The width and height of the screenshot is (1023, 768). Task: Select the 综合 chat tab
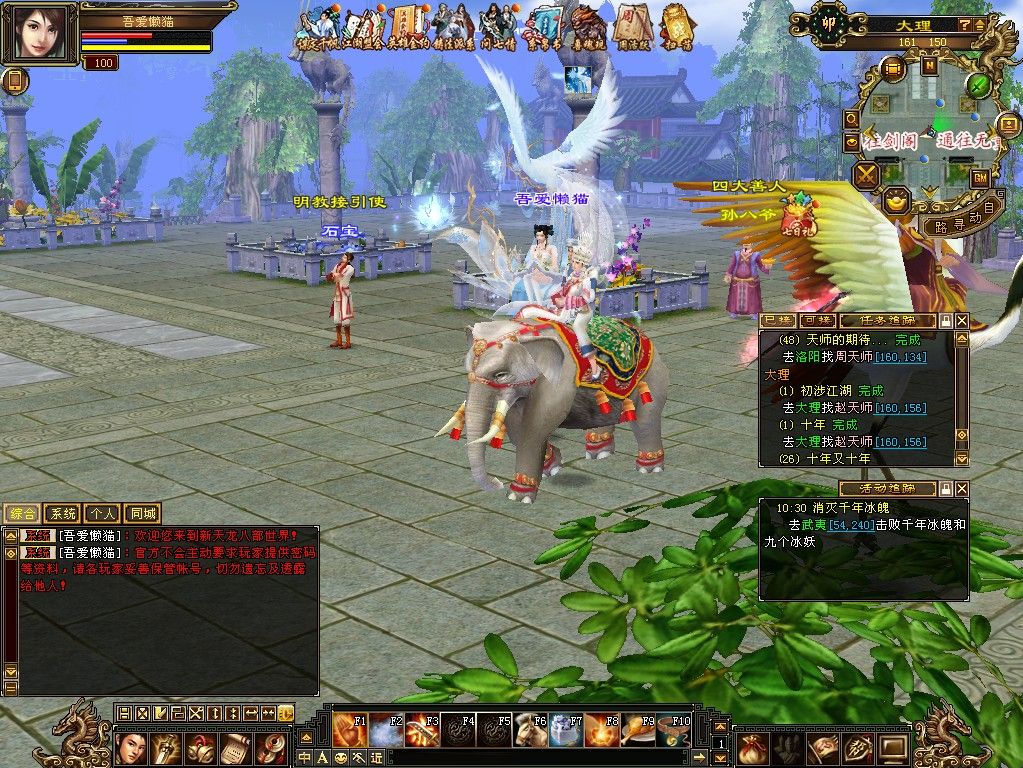click(23, 513)
